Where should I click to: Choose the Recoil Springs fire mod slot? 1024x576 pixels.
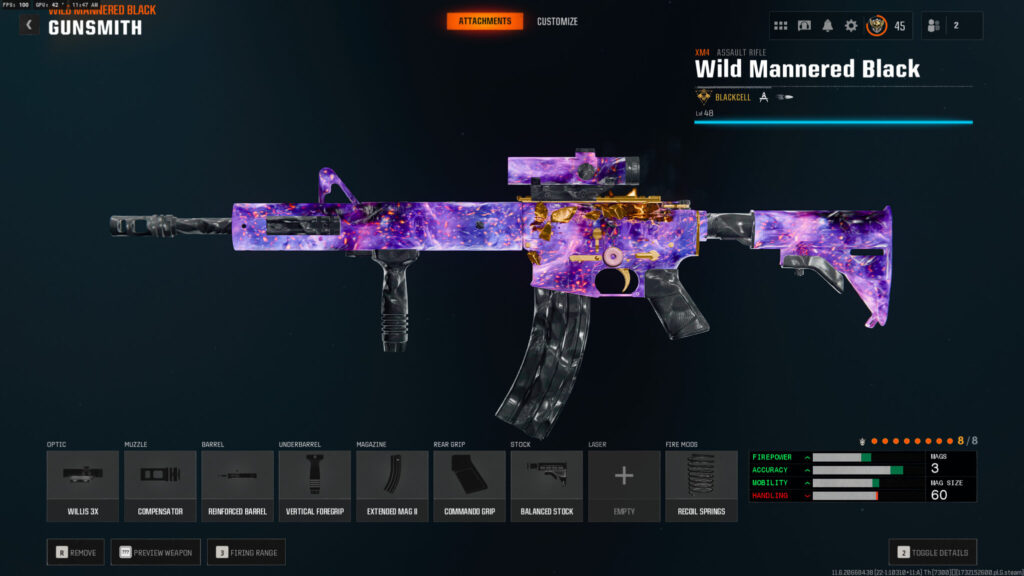click(x=701, y=485)
